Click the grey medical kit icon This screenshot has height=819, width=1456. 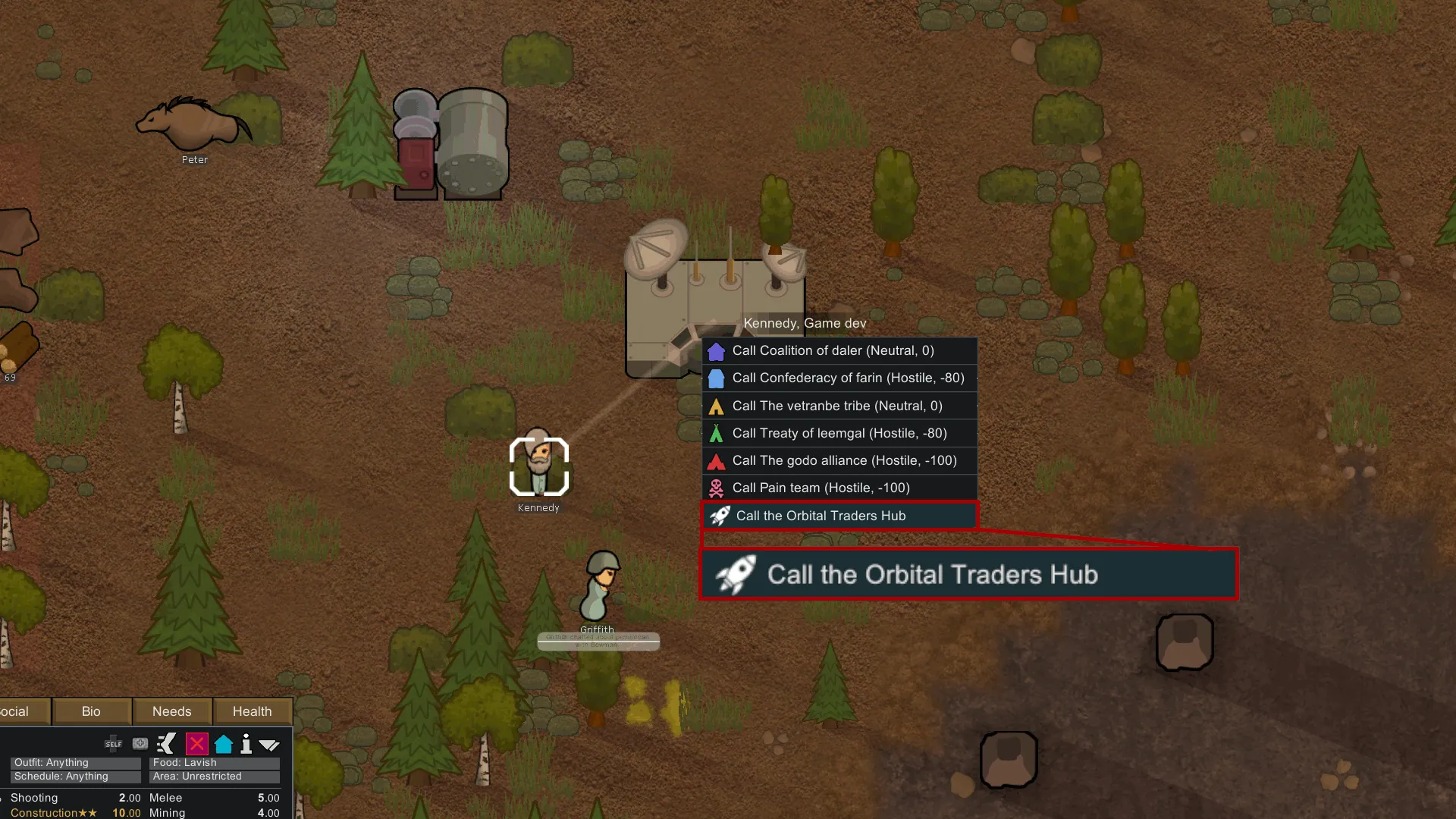pos(140,744)
